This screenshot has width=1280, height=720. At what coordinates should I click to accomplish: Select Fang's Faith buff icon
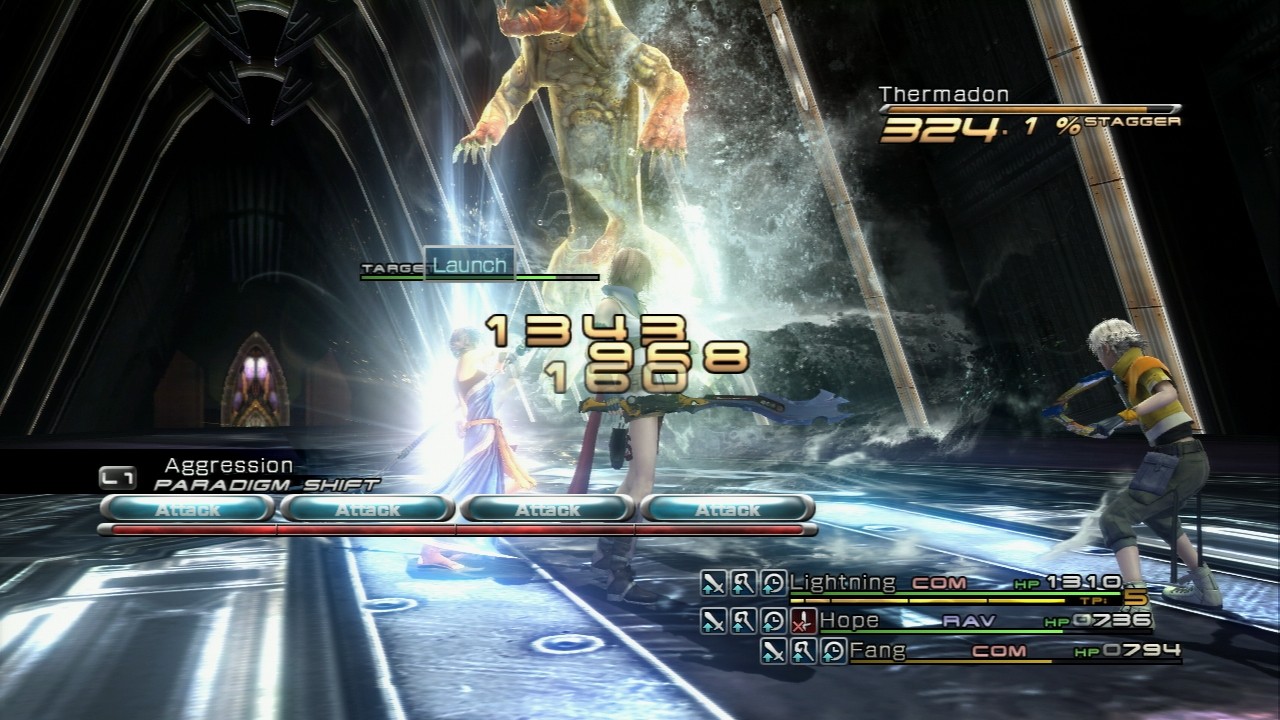coord(804,652)
